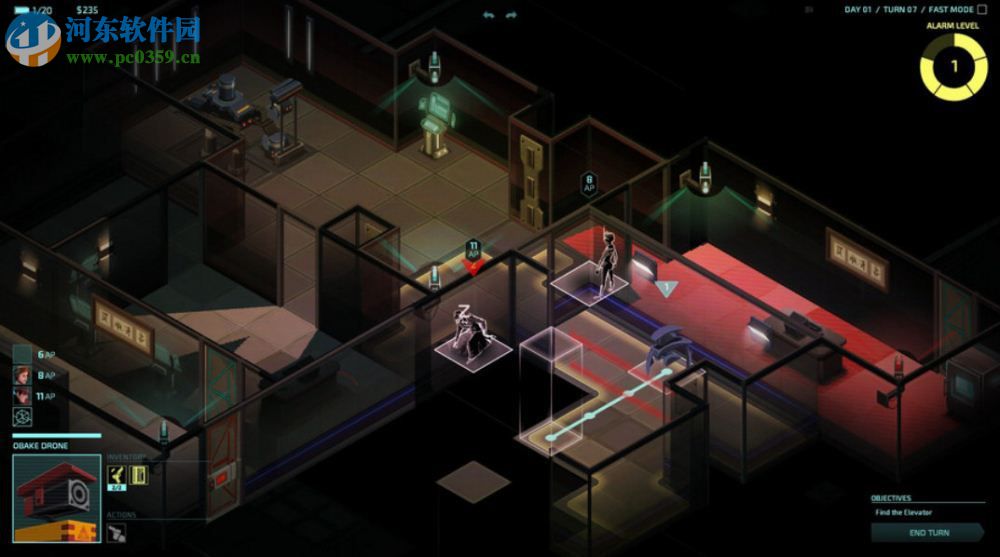Open the Alarm Level tracker ring
1000x557 pixels.
[x=953, y=67]
